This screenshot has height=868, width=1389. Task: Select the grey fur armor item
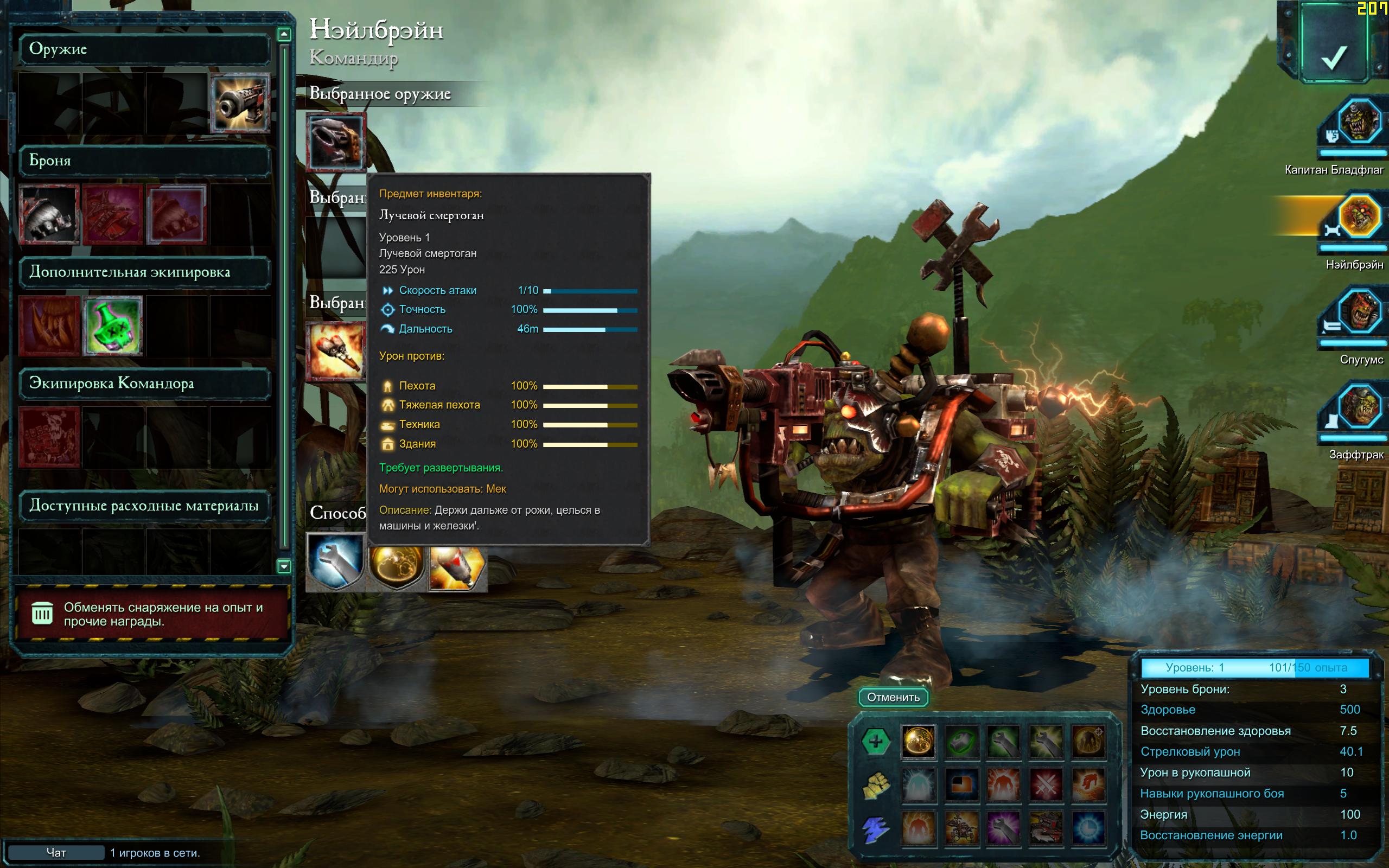tap(49, 215)
